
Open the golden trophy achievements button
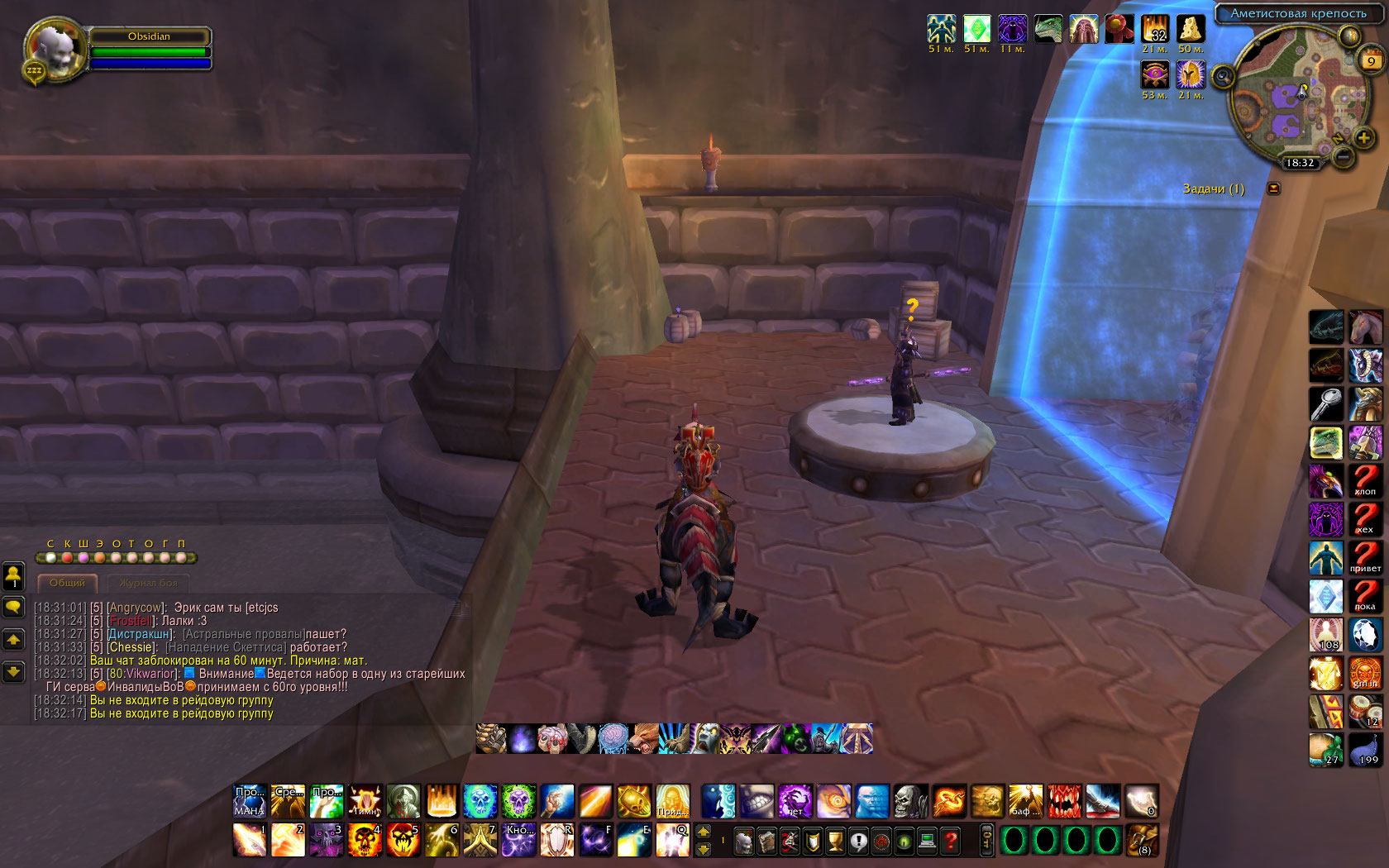(x=836, y=842)
